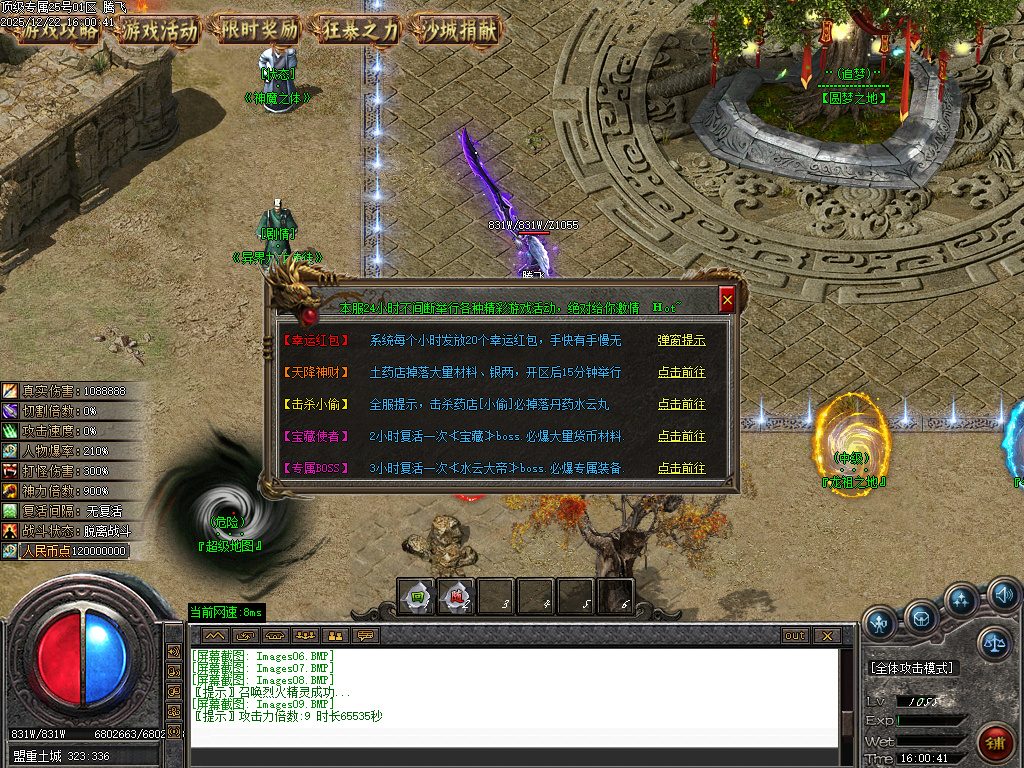This screenshot has height=768, width=1024.
Task: Open the 游戏活动 events menu
Action: click(x=161, y=30)
